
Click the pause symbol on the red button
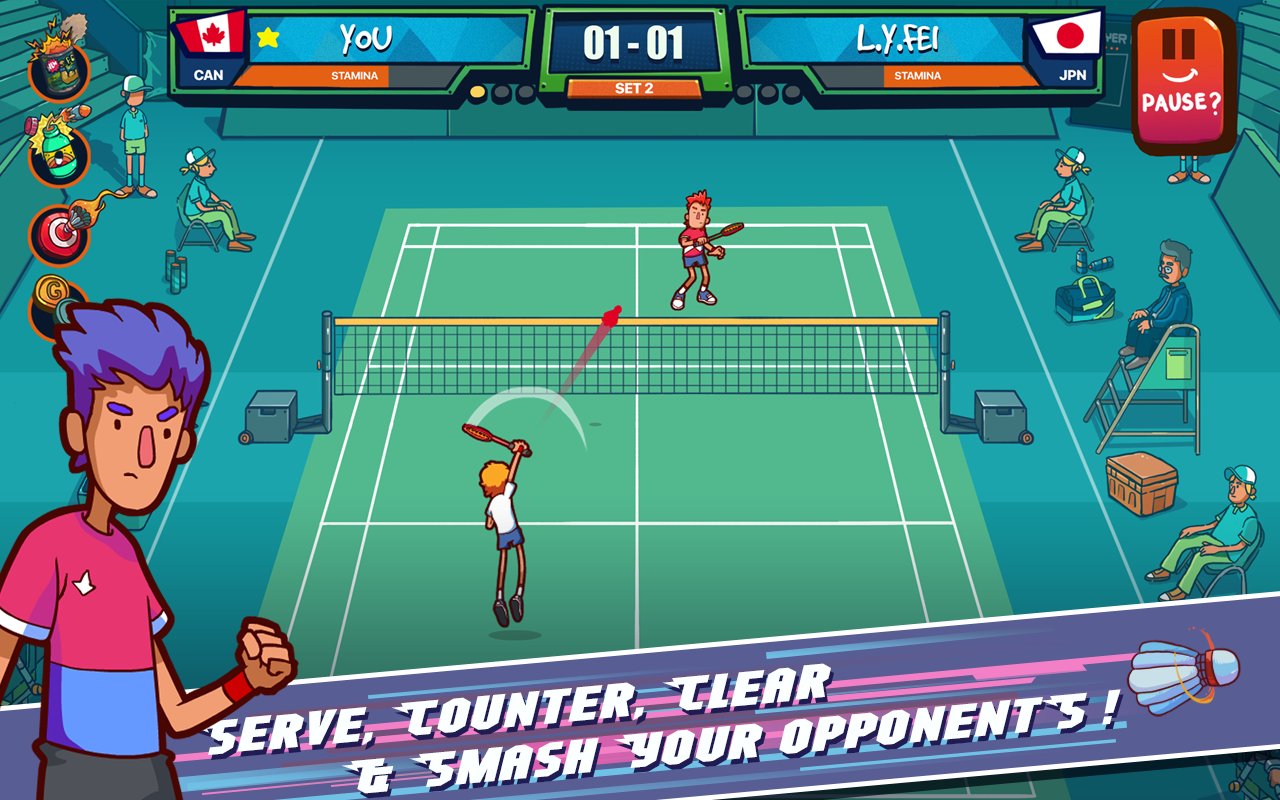[1177, 42]
